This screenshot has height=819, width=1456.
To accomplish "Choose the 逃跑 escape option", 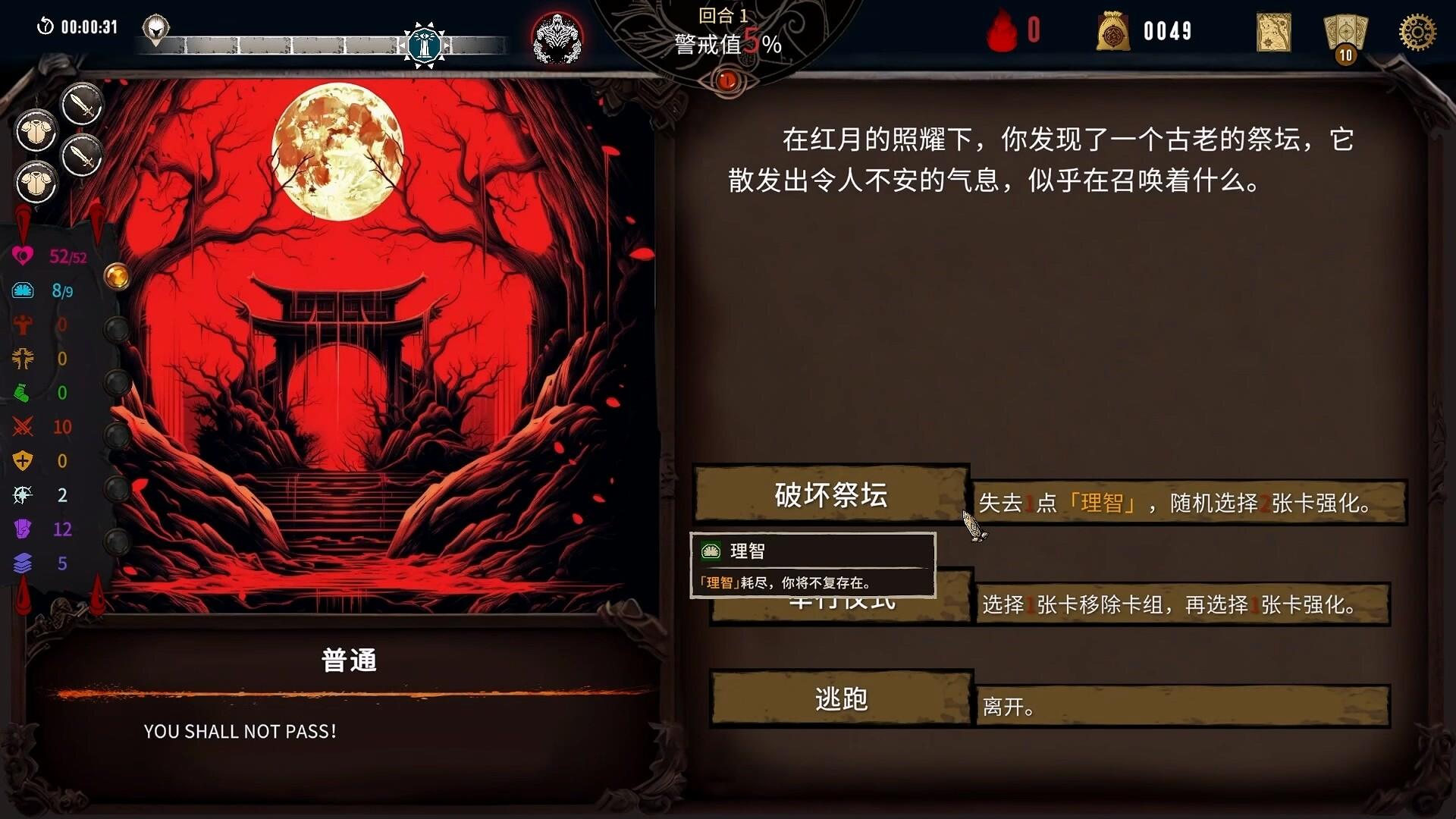I will pyautogui.click(x=842, y=699).
